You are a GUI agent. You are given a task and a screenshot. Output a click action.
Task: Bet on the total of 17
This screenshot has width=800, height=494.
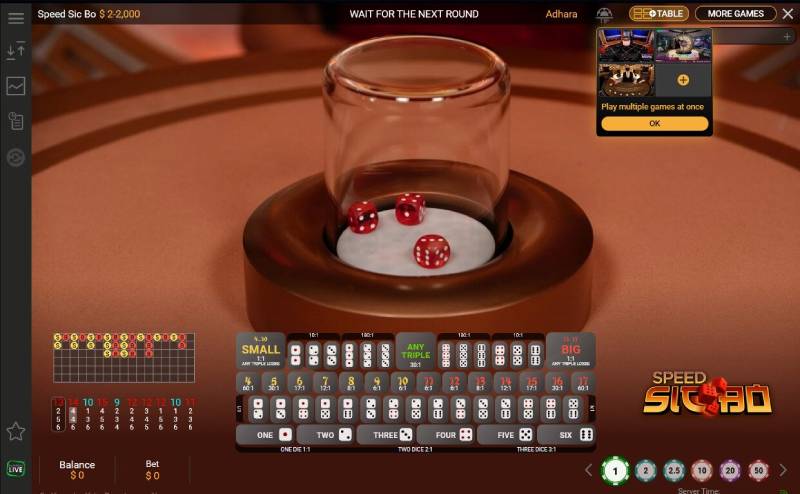(582, 382)
